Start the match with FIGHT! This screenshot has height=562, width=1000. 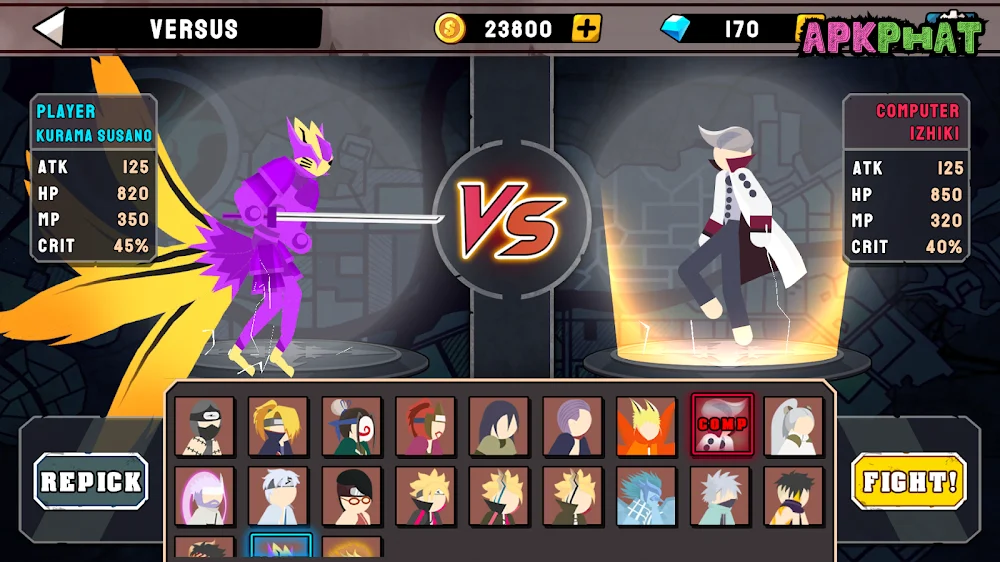[x=910, y=481]
